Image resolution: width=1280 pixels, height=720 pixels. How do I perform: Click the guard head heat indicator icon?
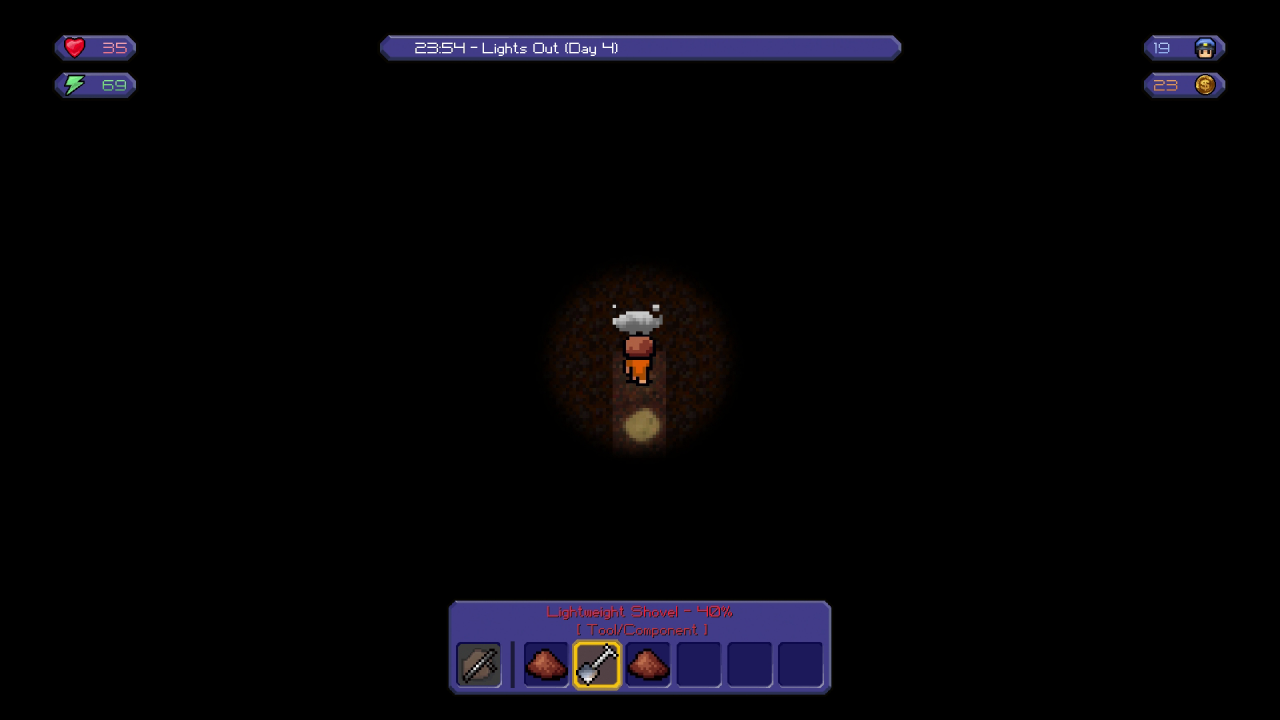(x=1205, y=47)
